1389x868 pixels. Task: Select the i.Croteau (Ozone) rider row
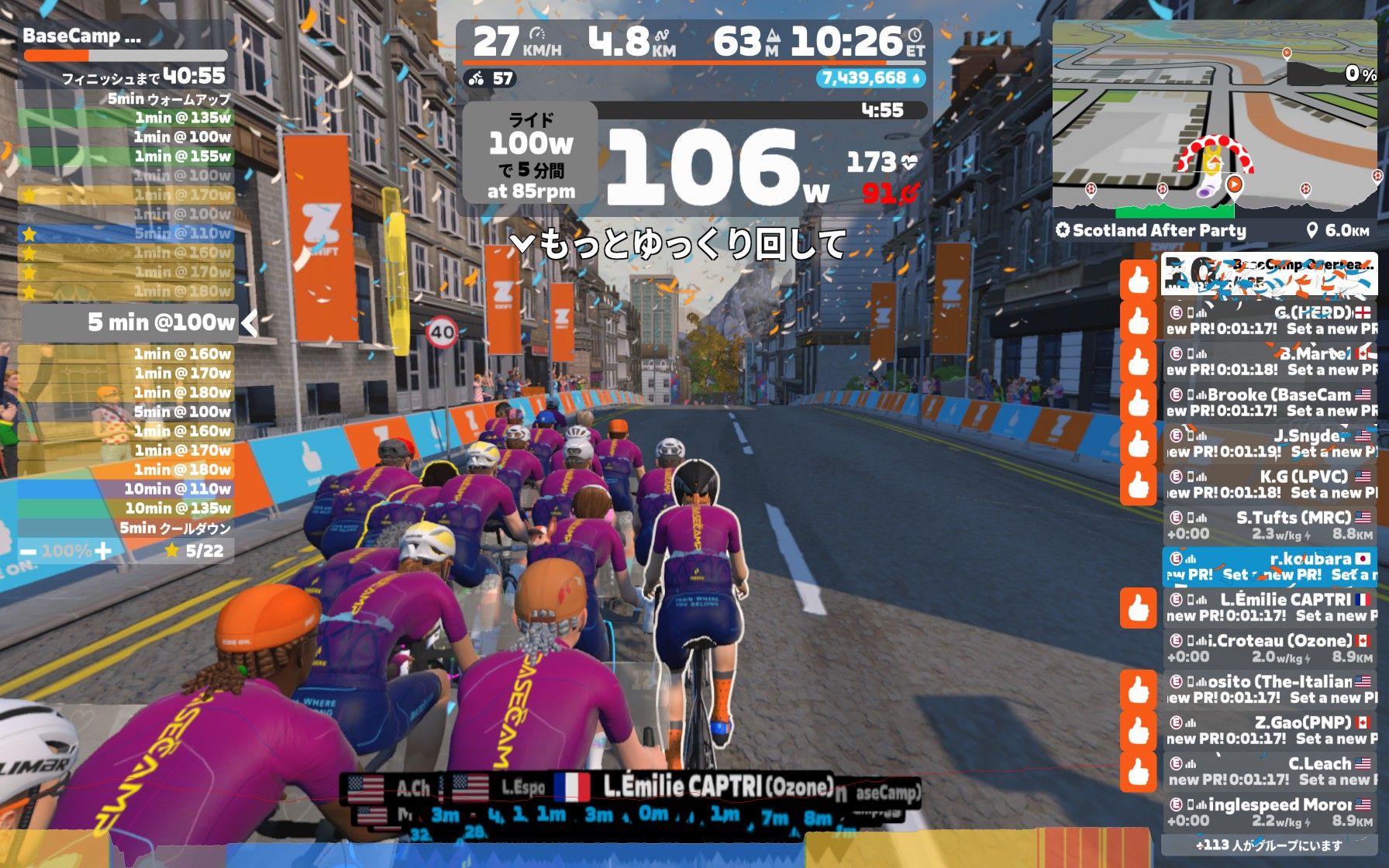pyautogui.click(x=1270, y=649)
